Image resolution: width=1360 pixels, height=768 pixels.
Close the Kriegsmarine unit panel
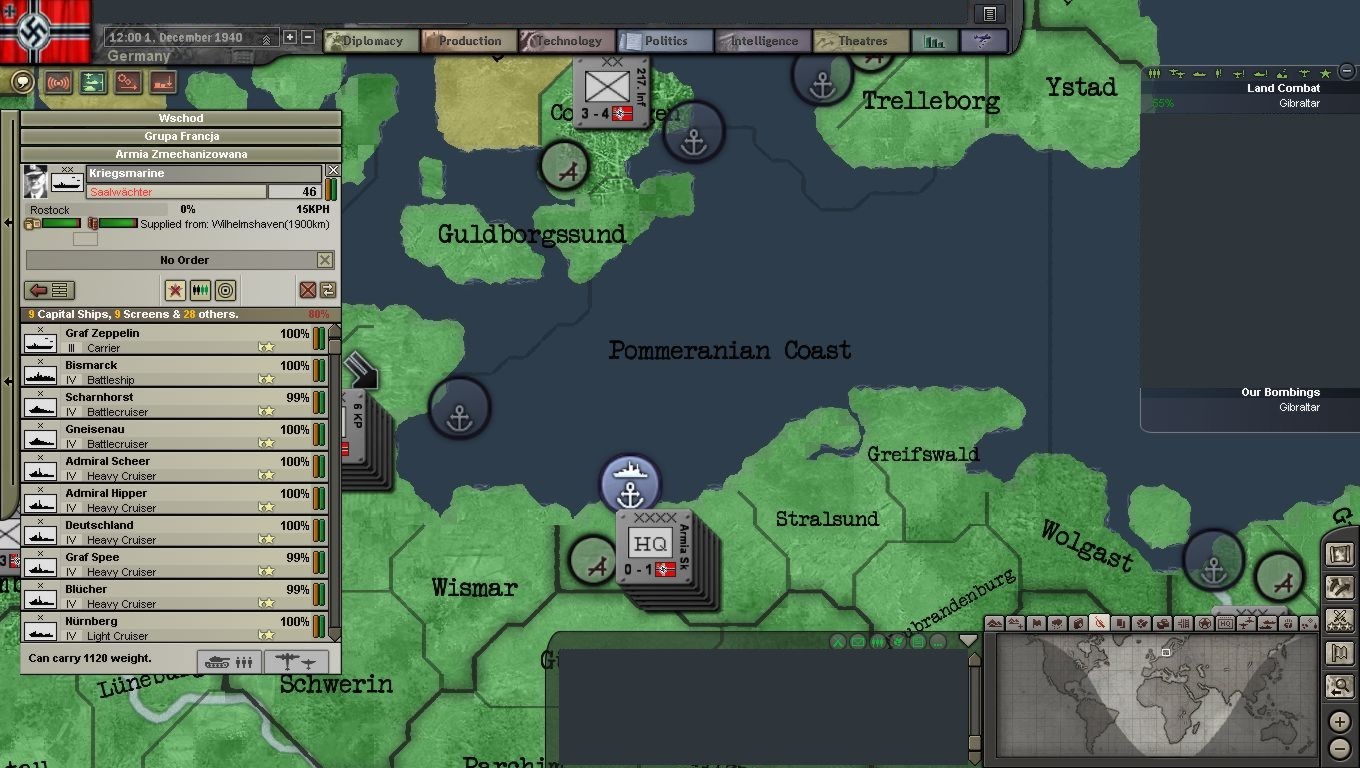334,171
